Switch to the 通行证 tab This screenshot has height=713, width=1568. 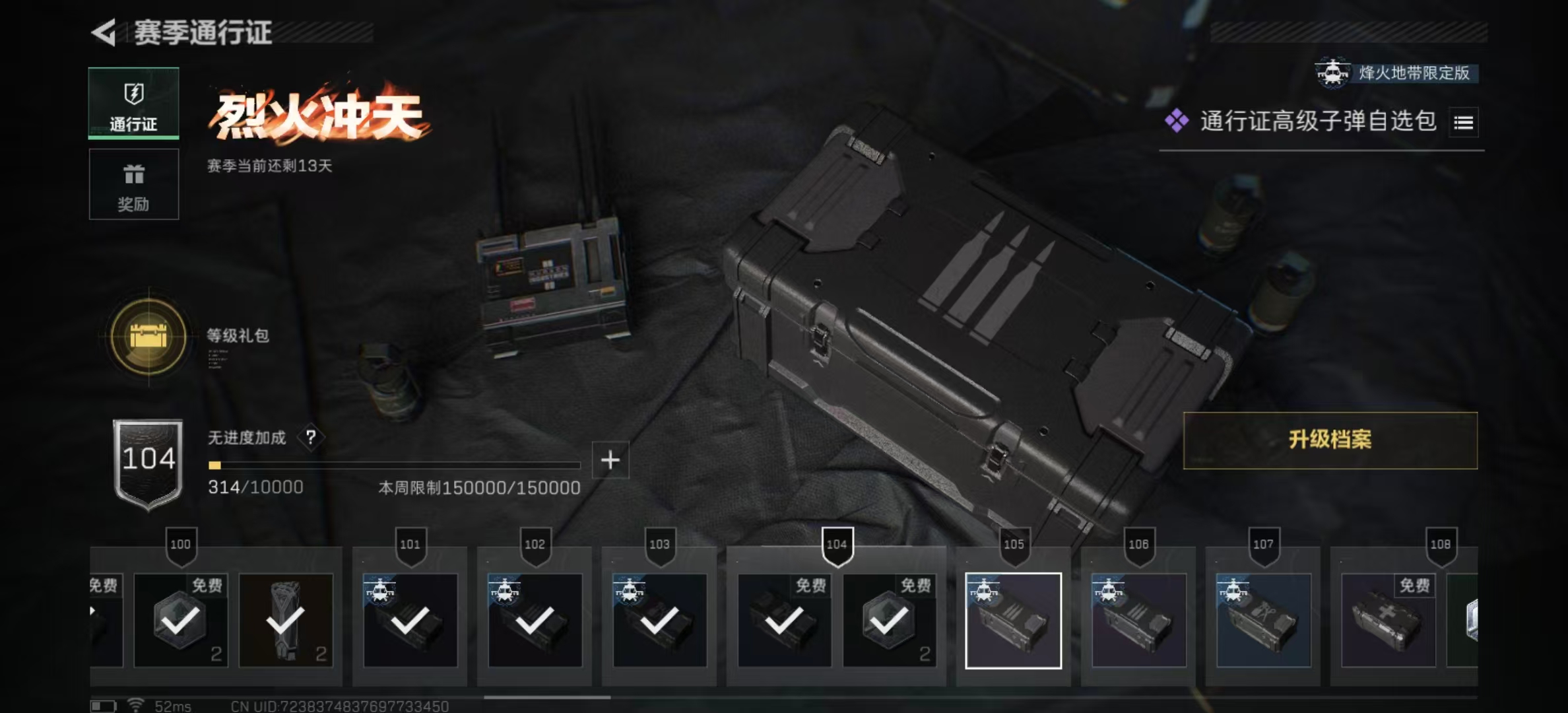[x=133, y=104]
